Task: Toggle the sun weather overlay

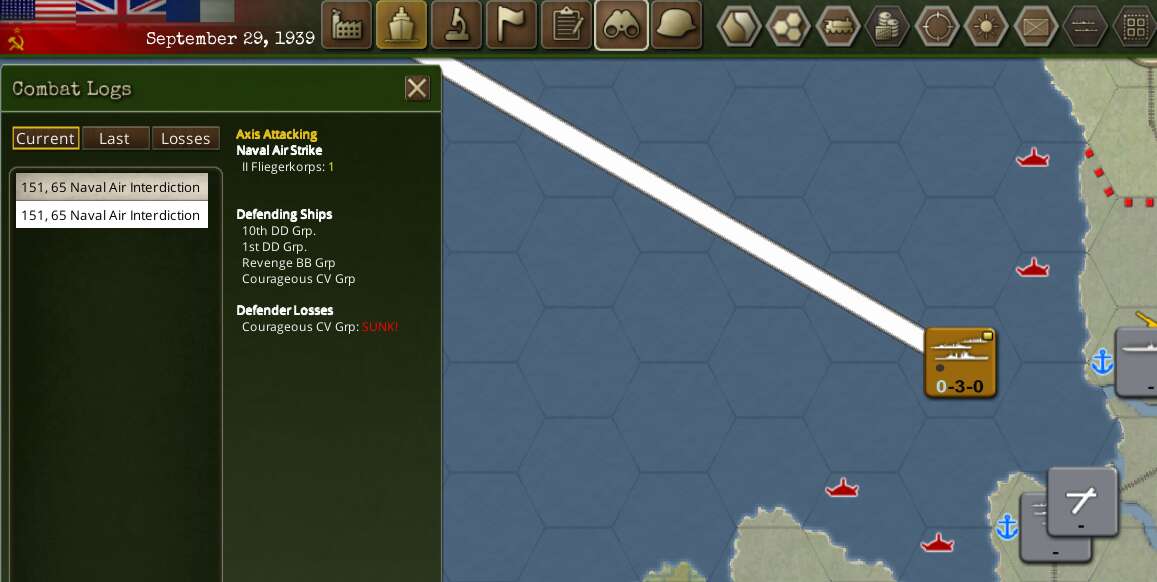Action: click(986, 26)
